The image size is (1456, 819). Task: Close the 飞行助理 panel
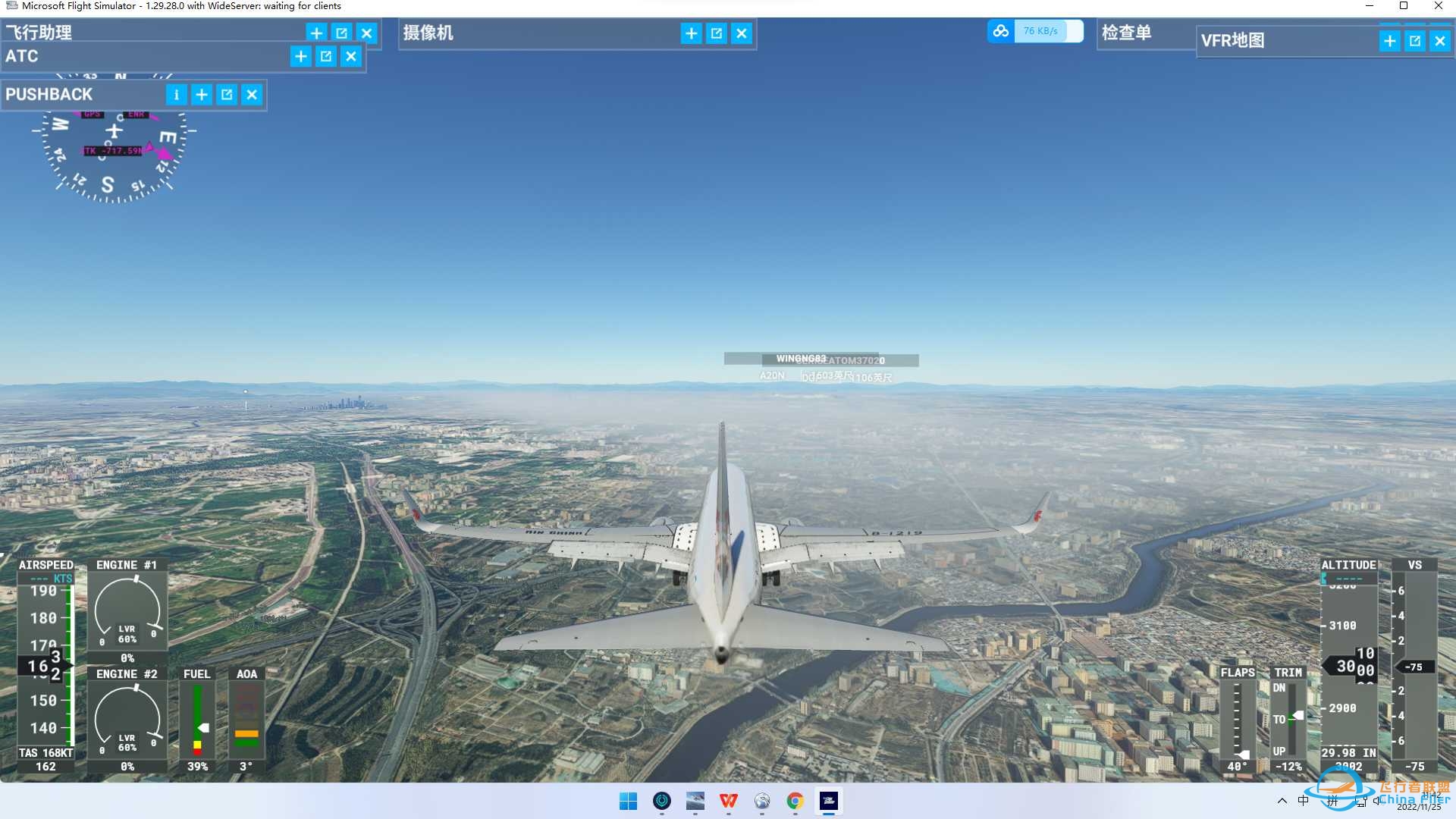367,33
